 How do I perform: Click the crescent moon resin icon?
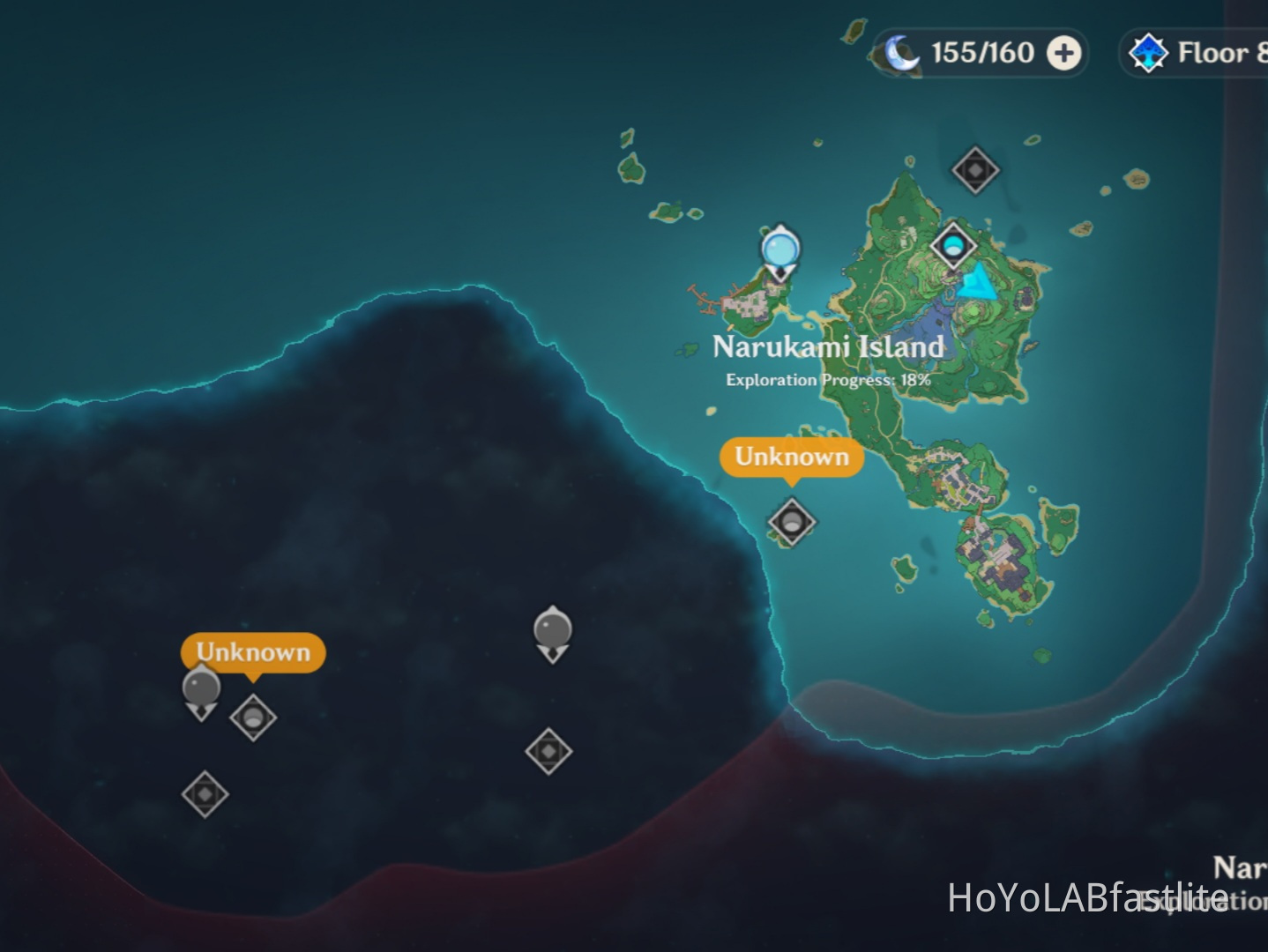click(899, 53)
